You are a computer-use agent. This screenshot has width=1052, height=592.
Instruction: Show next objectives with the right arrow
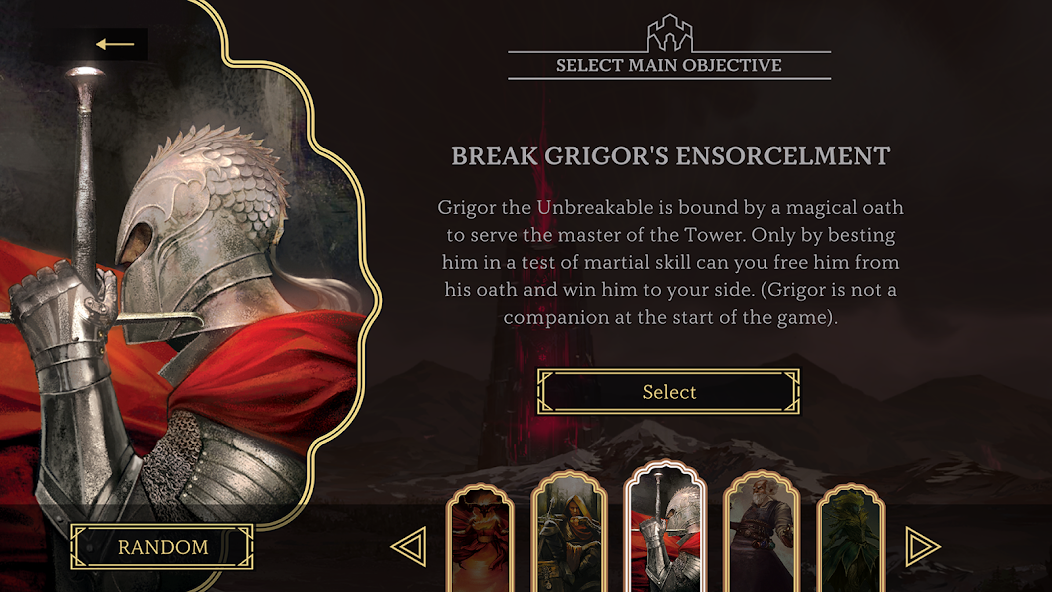(922, 547)
